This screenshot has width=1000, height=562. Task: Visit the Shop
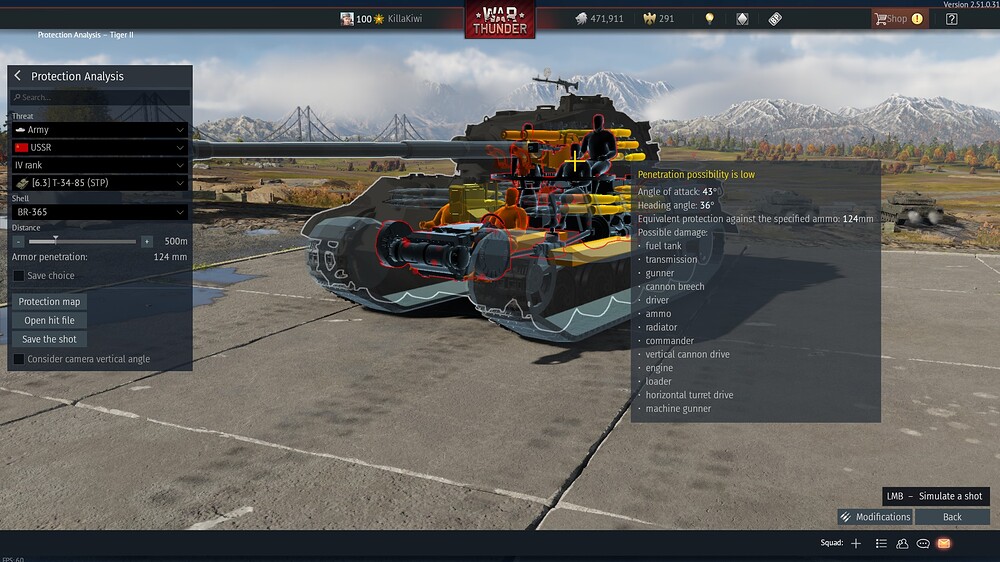click(x=897, y=19)
